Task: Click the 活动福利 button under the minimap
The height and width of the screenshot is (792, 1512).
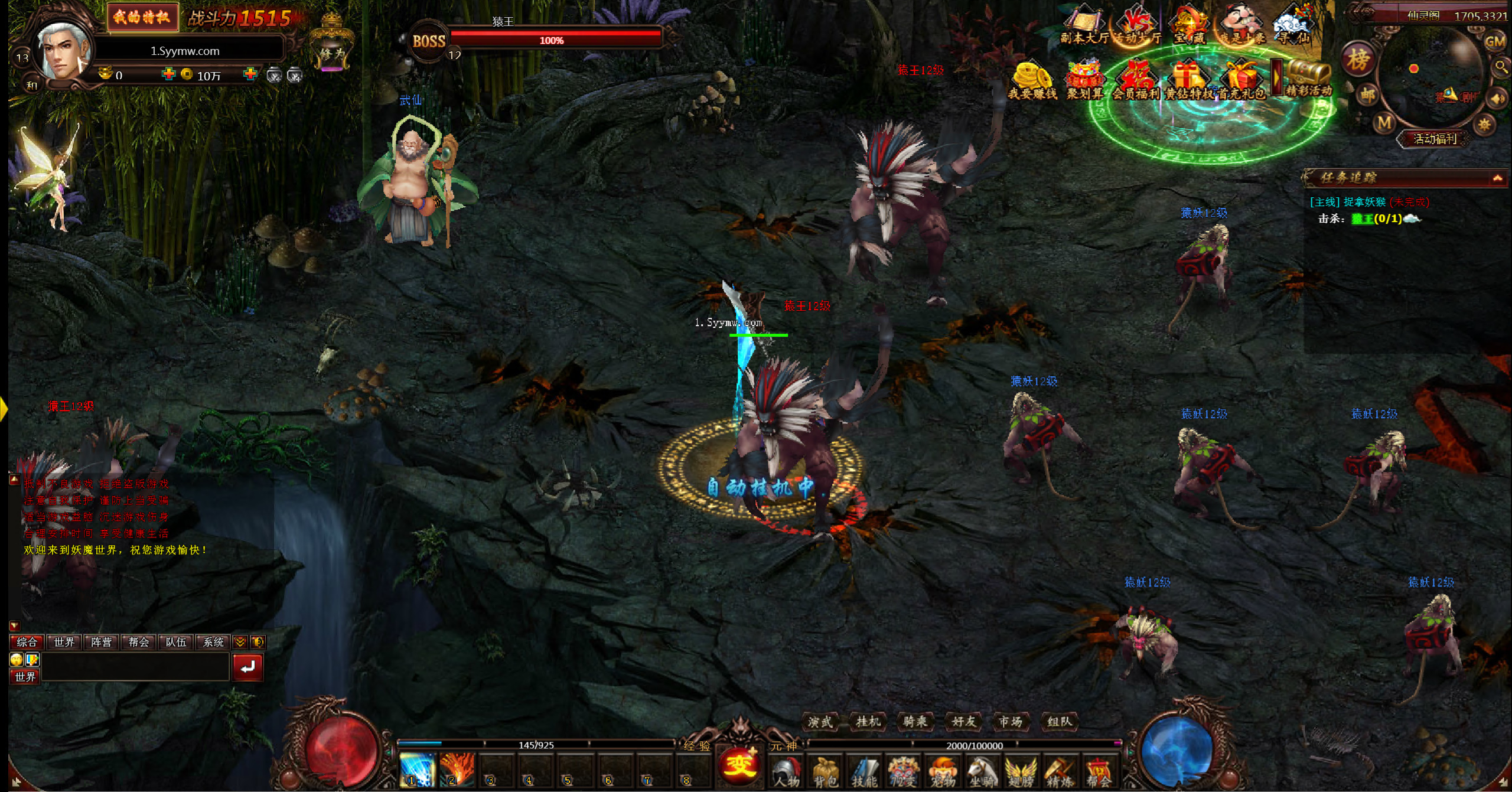Action: (x=1434, y=139)
